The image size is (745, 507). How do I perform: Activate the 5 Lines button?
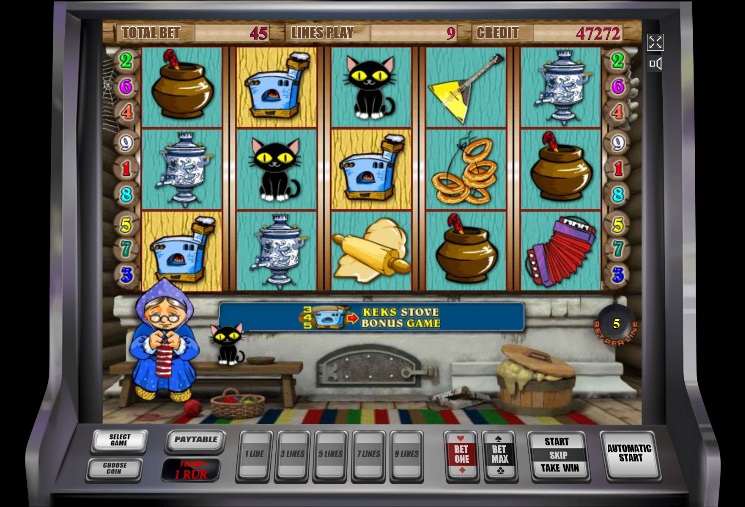pyautogui.click(x=330, y=455)
